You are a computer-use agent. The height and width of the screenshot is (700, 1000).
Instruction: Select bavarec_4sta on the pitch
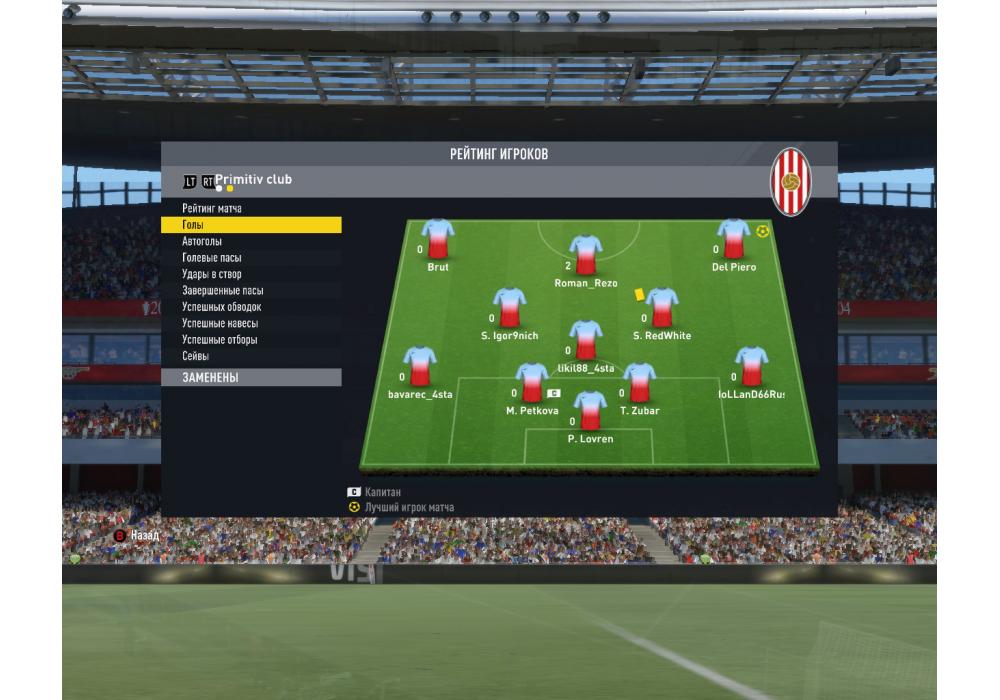(420, 368)
